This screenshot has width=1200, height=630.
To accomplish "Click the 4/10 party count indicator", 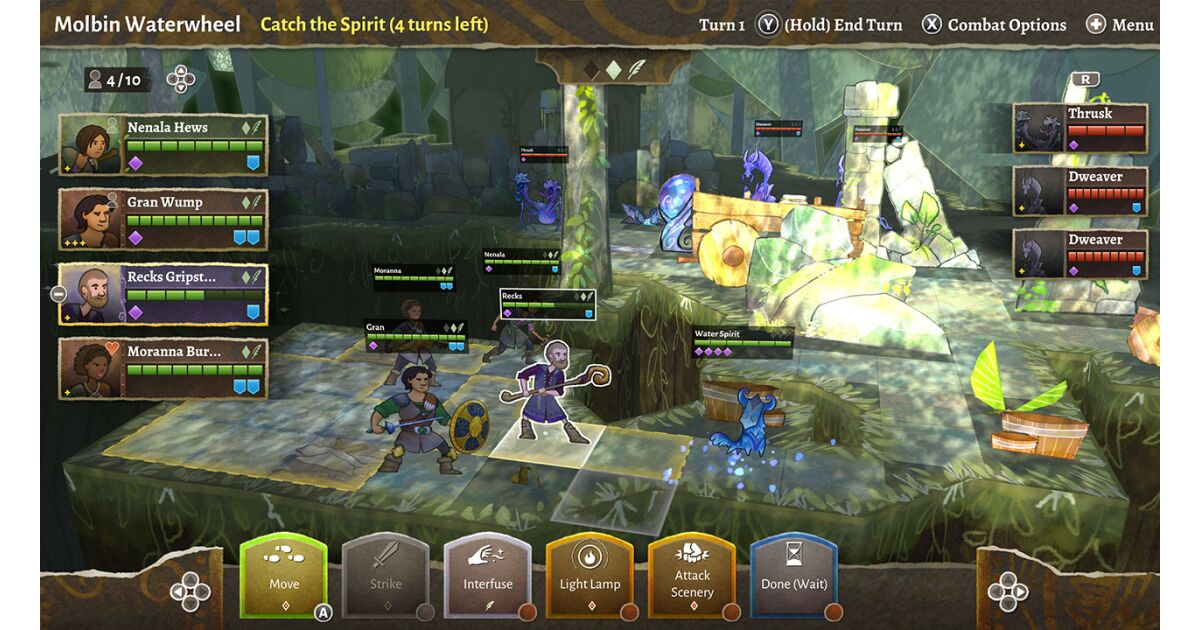I will [117, 79].
